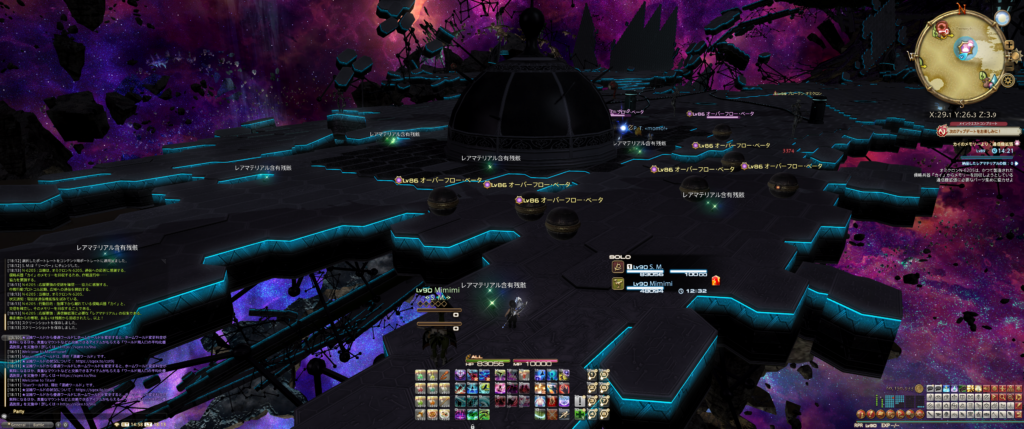Select Lv90 S. M. in the party list
The height and width of the screenshot is (429, 1024).
[655, 268]
